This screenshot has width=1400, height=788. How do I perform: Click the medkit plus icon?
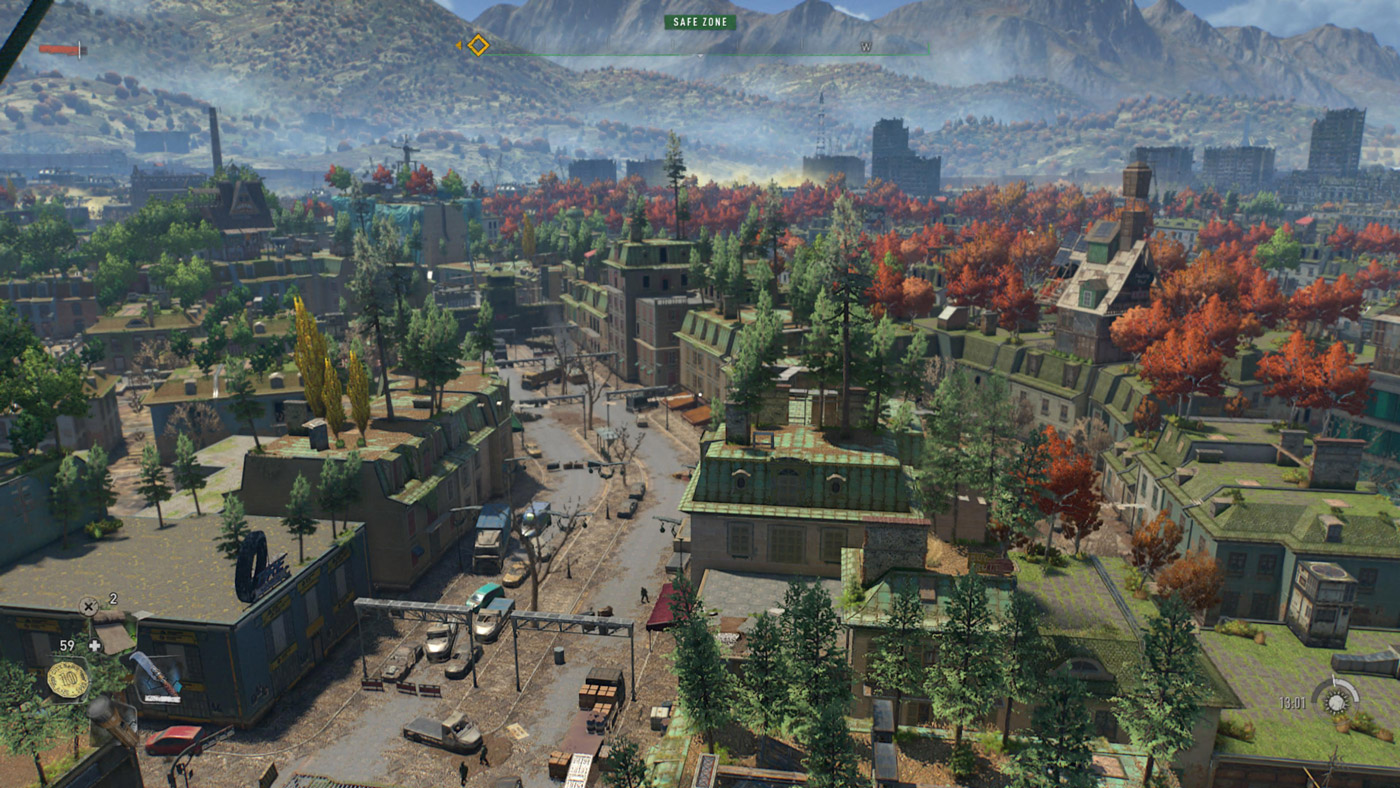point(95,646)
